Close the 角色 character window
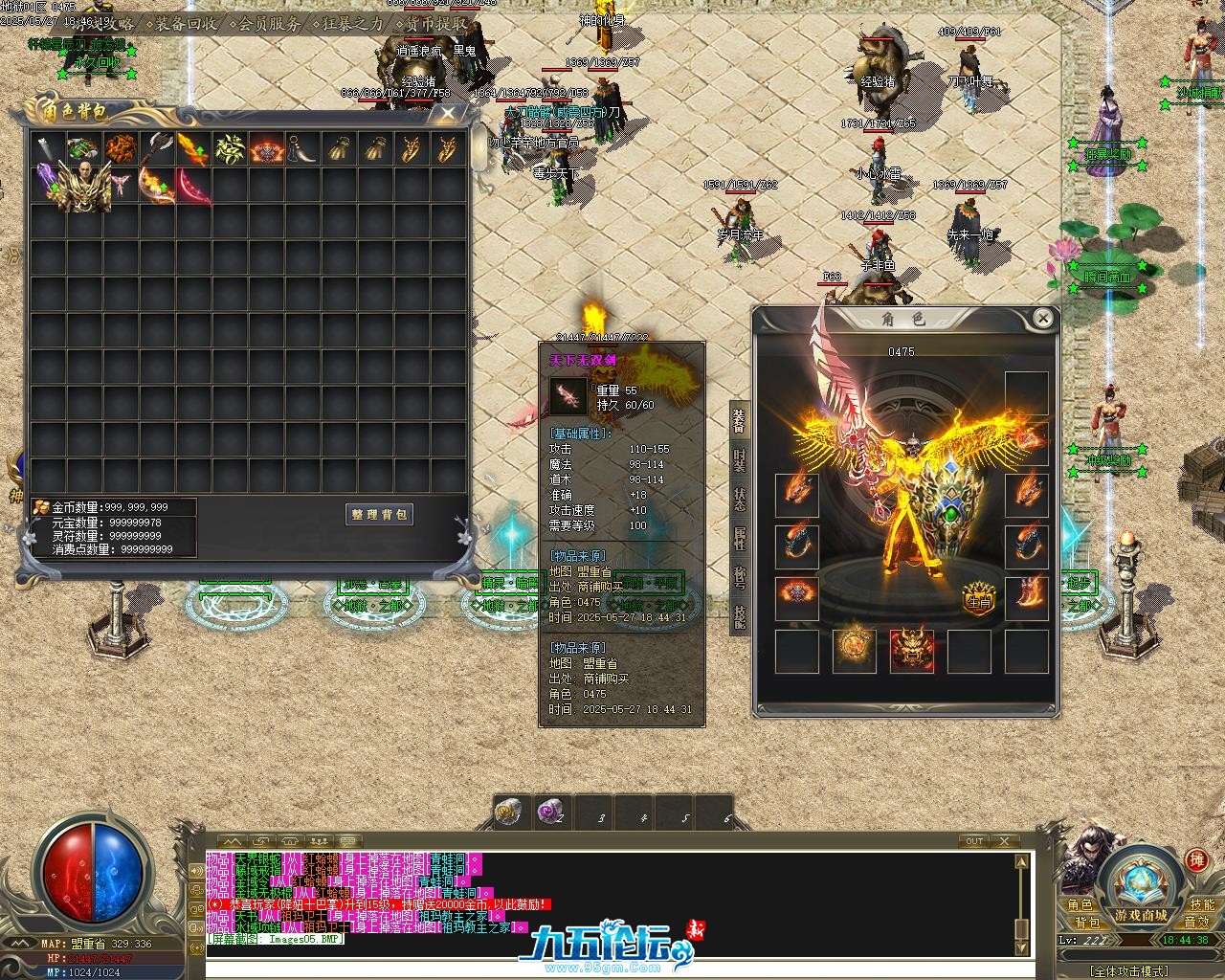 coord(1042,319)
